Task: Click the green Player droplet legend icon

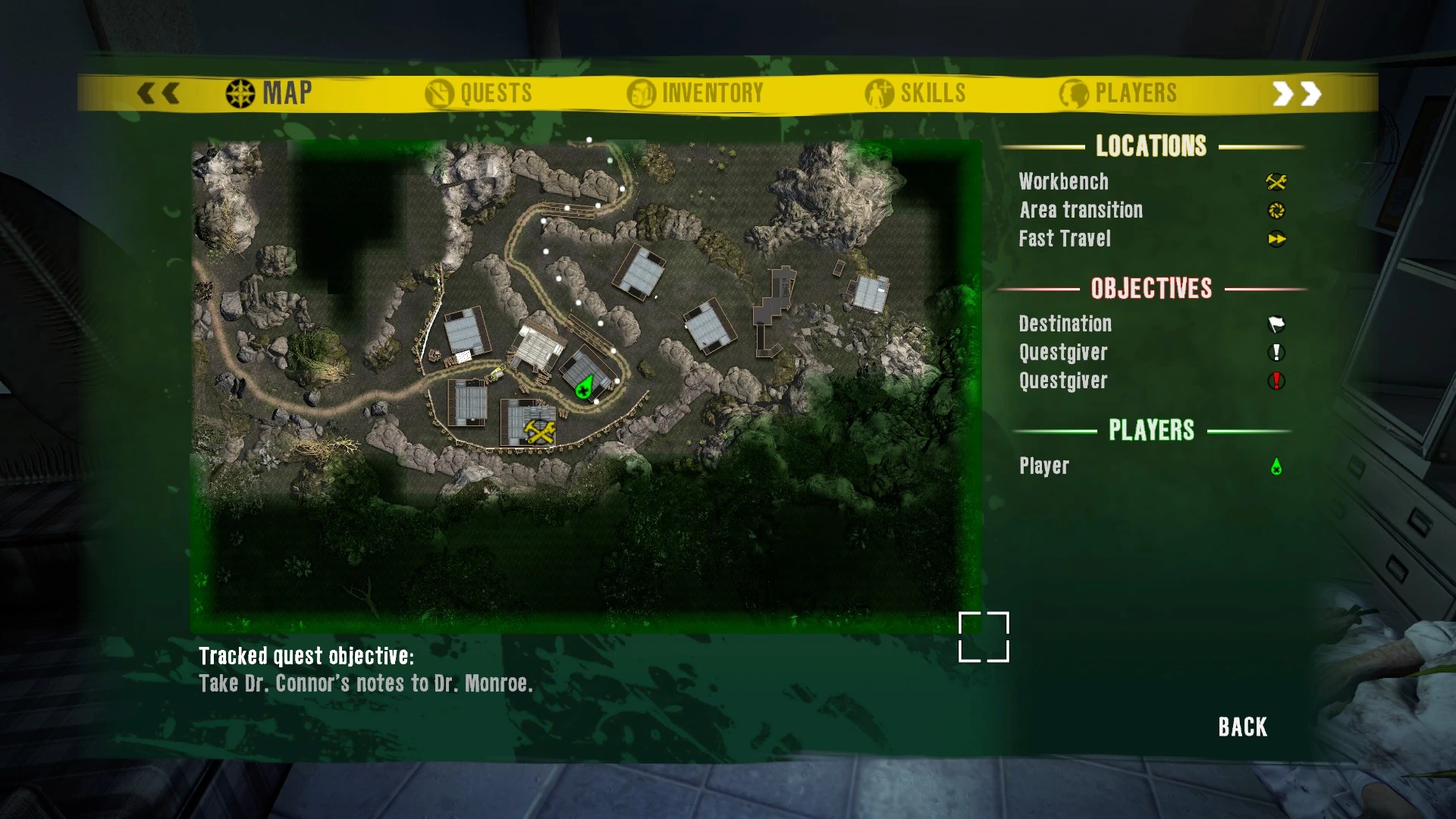Action: 1276,466
